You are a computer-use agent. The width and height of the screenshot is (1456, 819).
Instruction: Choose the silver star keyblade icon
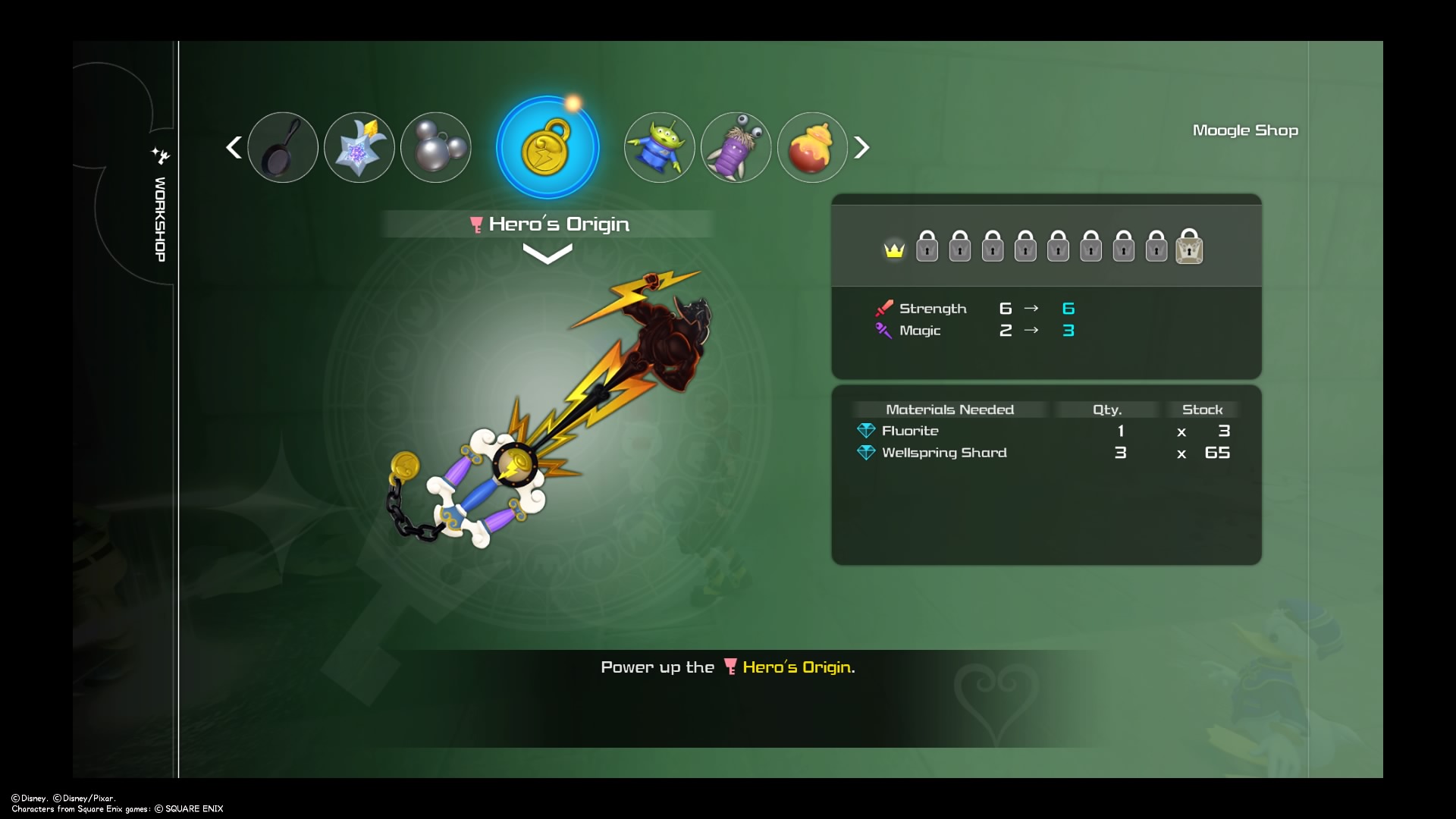pyautogui.click(x=359, y=147)
